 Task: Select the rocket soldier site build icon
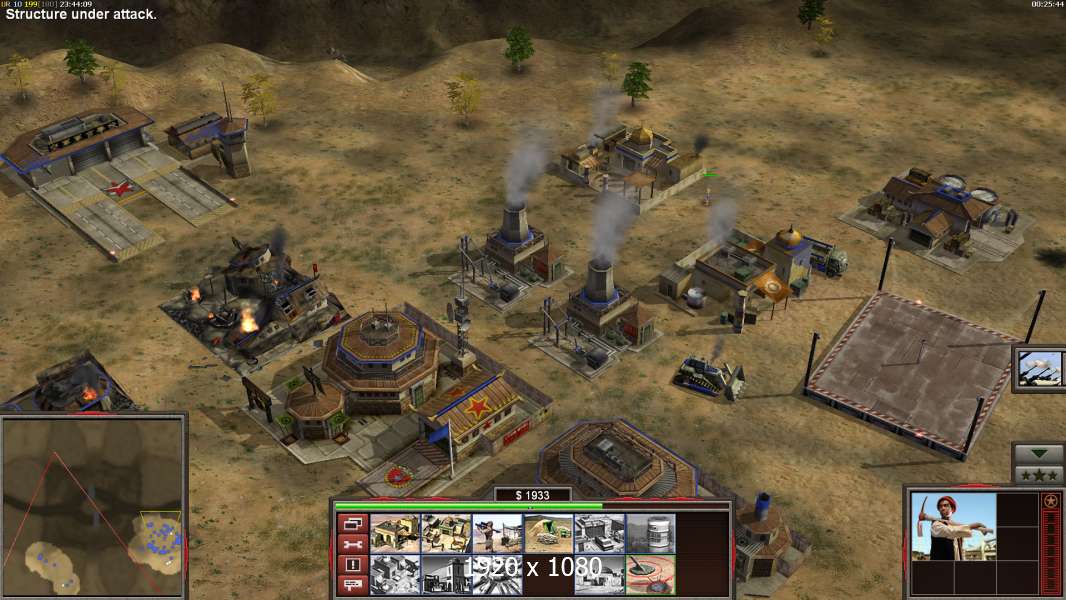click(x=497, y=533)
